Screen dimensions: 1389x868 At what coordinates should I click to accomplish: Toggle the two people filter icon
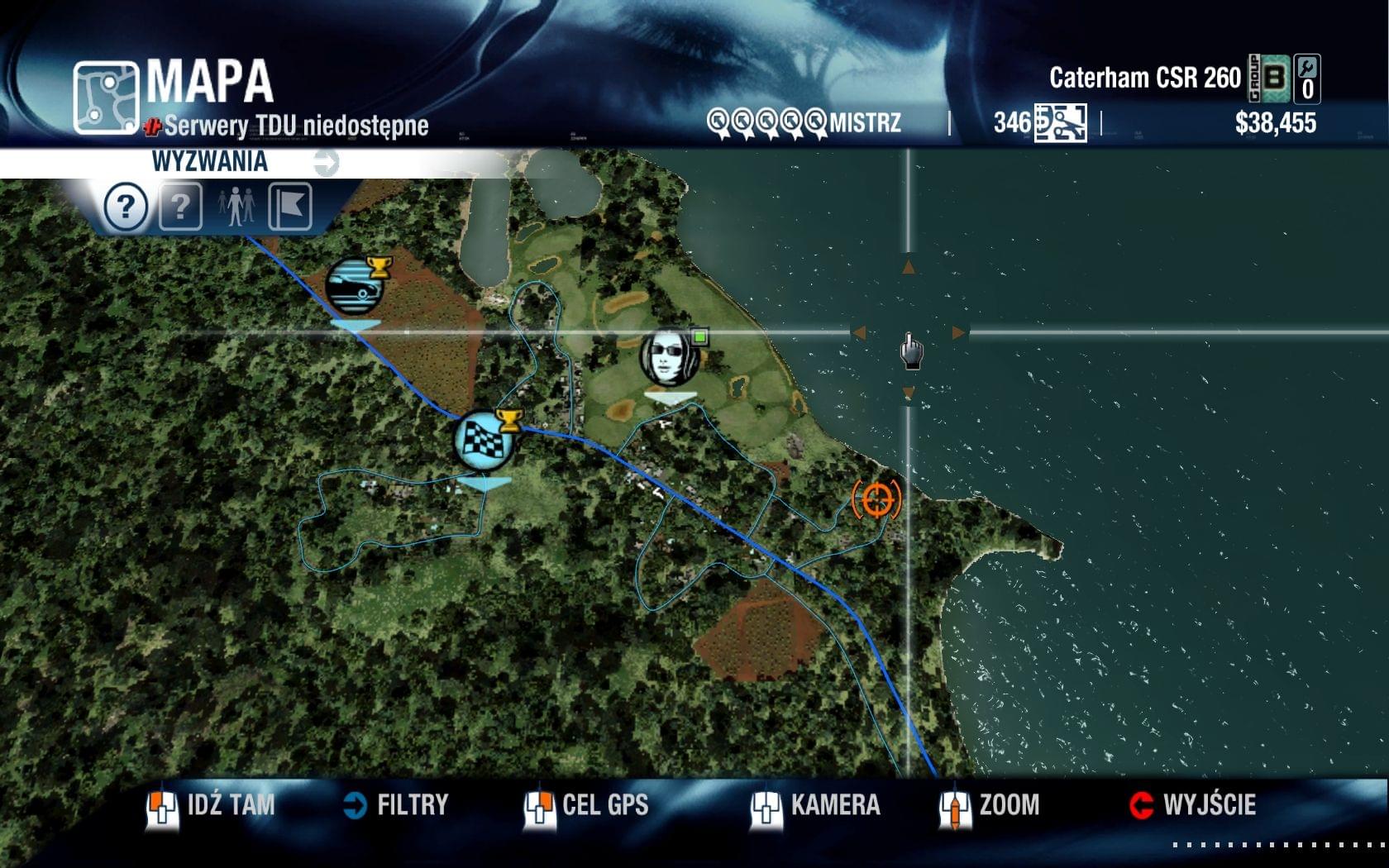(236, 206)
